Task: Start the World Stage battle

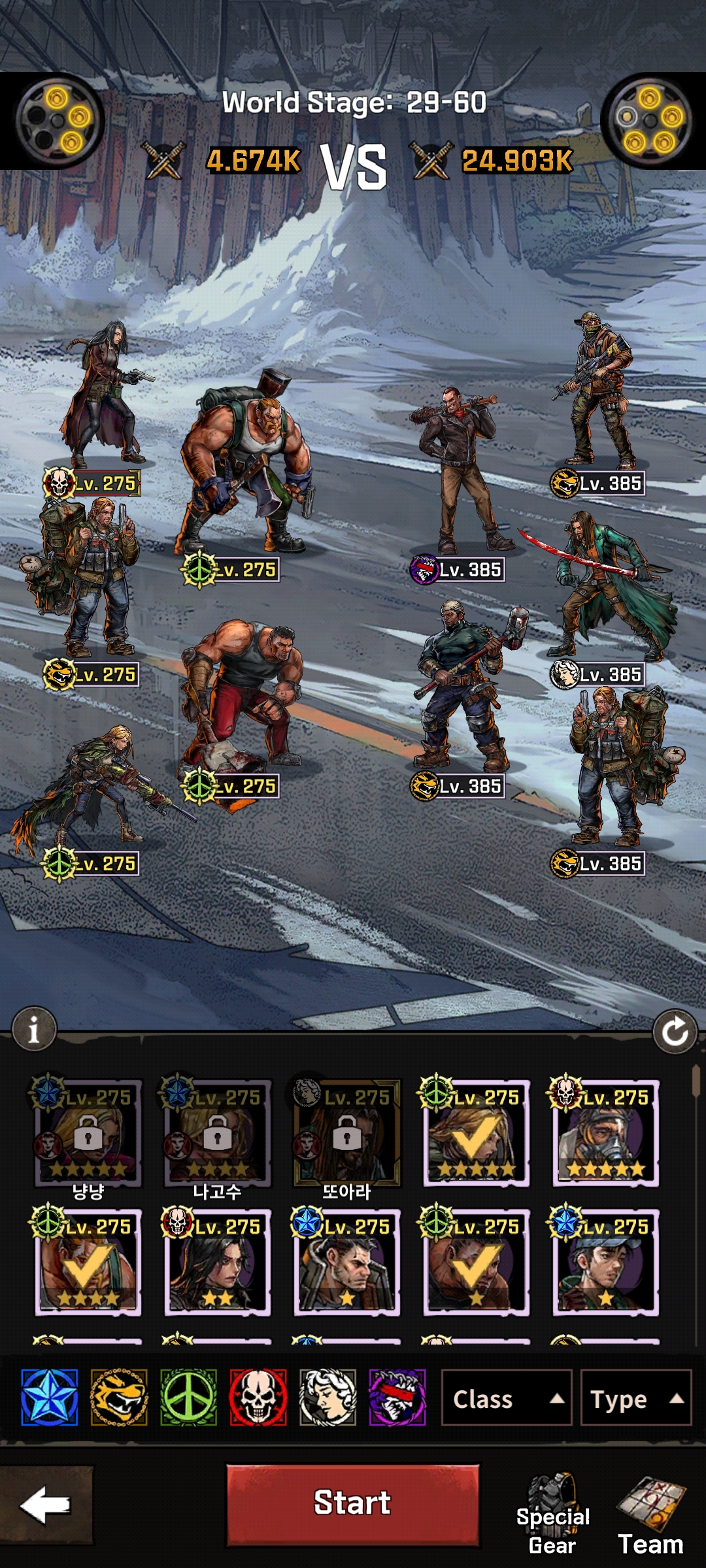Action: 352,1503
